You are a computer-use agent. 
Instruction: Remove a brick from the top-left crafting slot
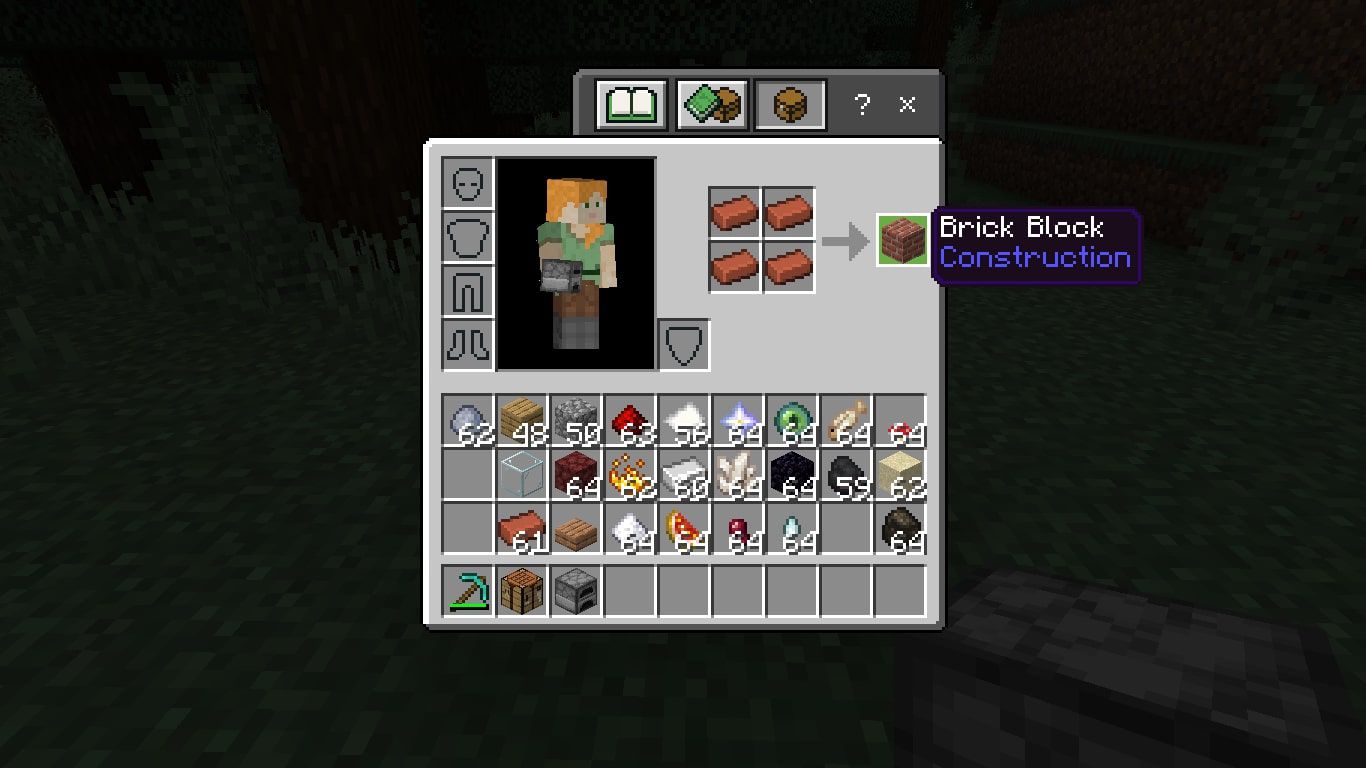pyautogui.click(x=734, y=213)
